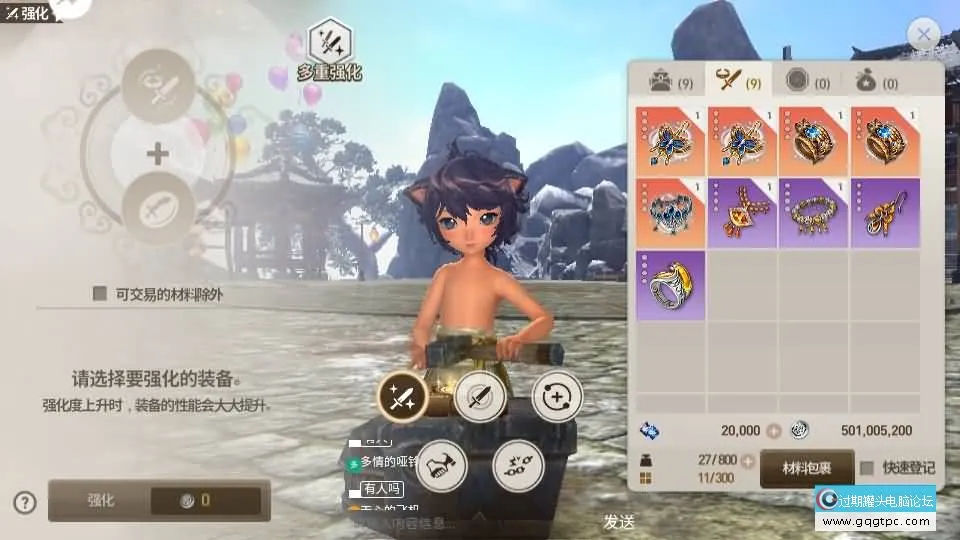960x540 pixels.
Task: Pick the purple beaded bracelet item
Action: click(x=814, y=212)
